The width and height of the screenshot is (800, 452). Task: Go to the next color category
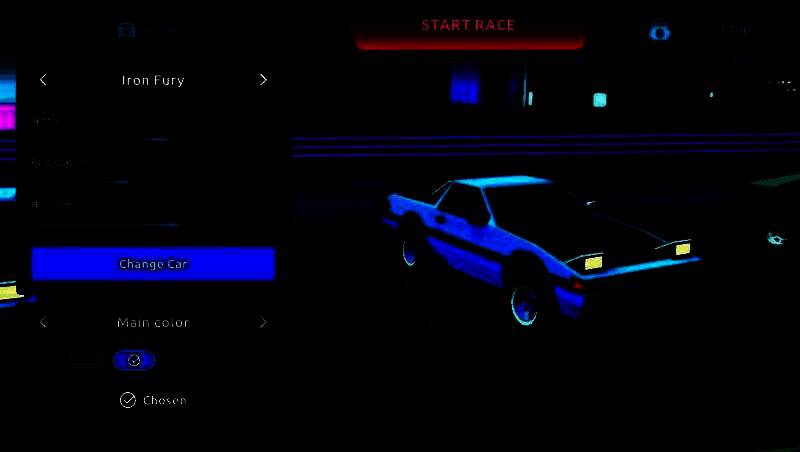[263, 322]
